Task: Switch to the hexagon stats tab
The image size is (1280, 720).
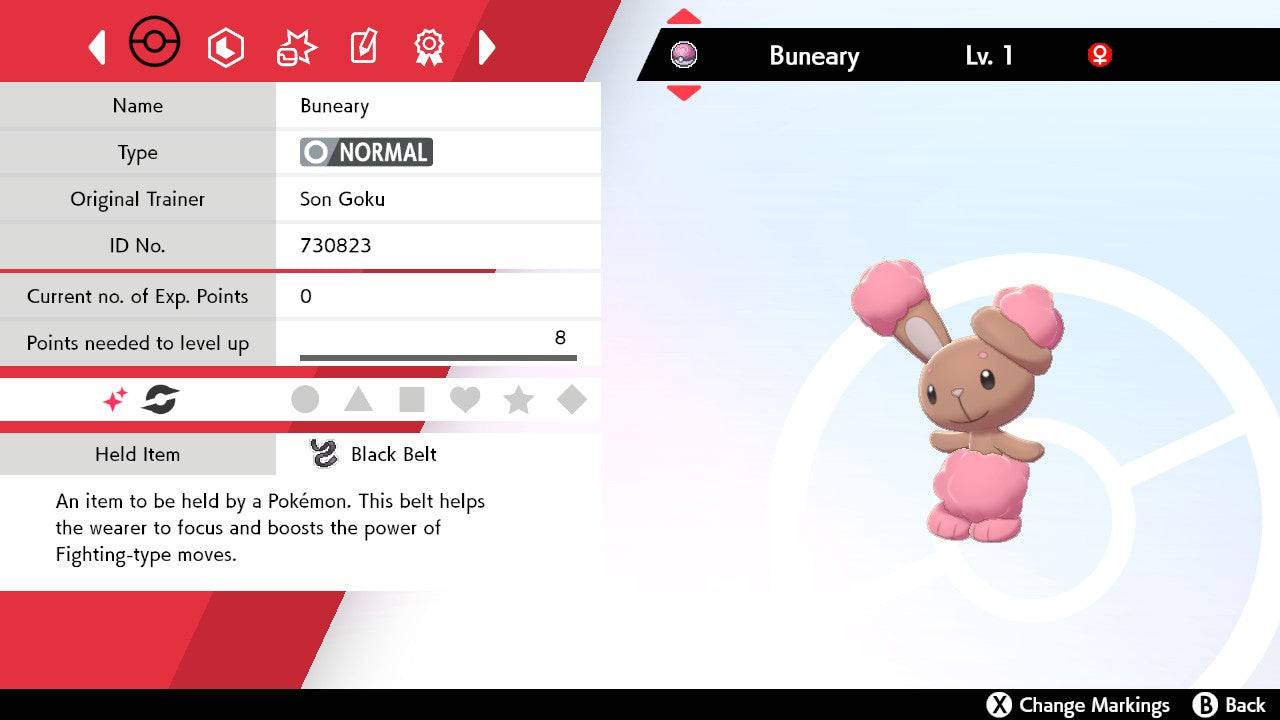Action: pos(225,47)
